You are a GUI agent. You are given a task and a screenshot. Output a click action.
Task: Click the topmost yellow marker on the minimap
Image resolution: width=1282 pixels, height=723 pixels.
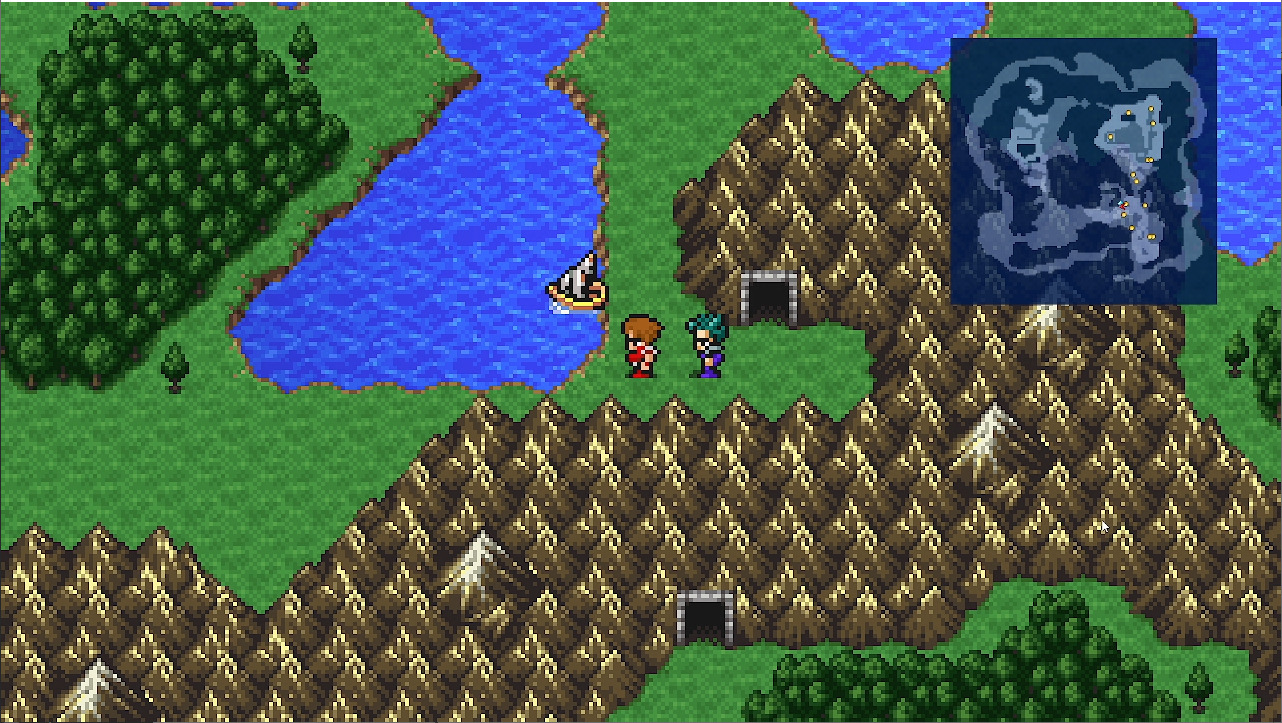coord(1152,108)
